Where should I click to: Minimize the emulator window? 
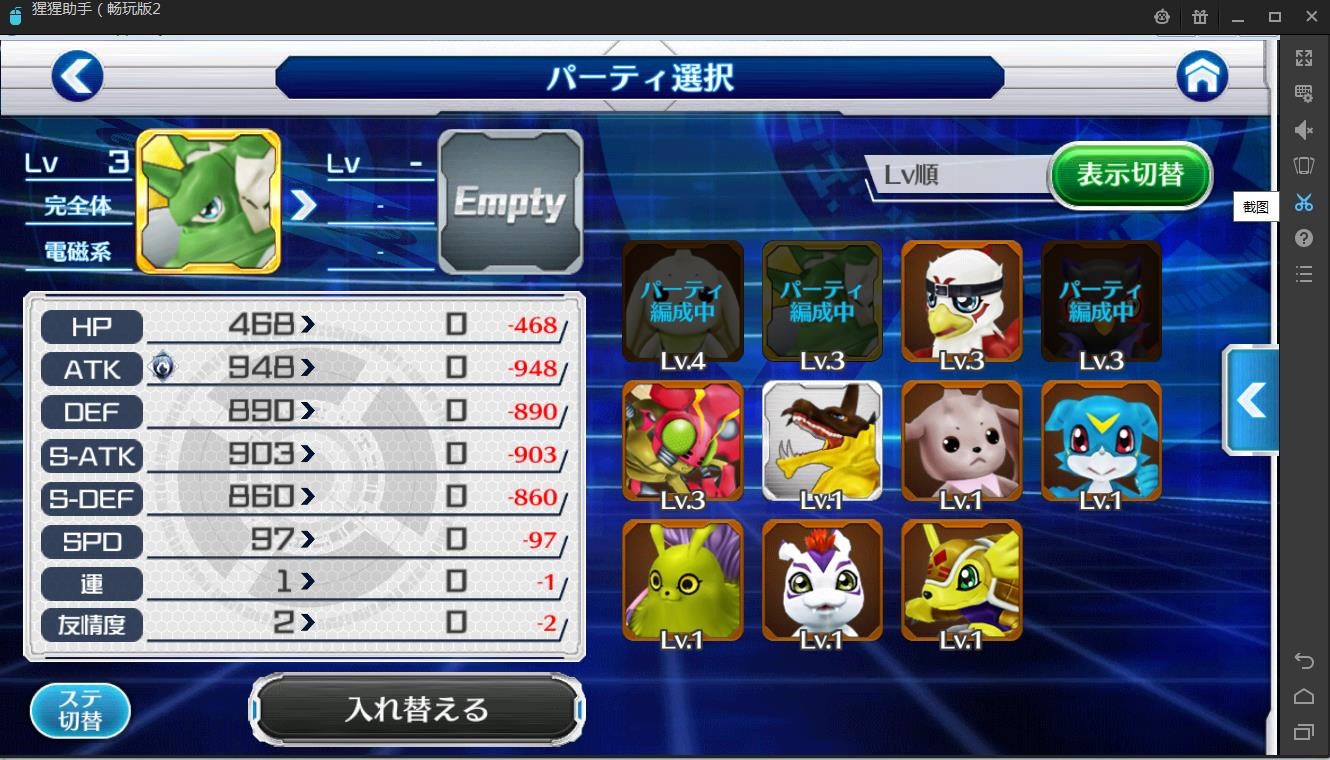coord(1239,17)
